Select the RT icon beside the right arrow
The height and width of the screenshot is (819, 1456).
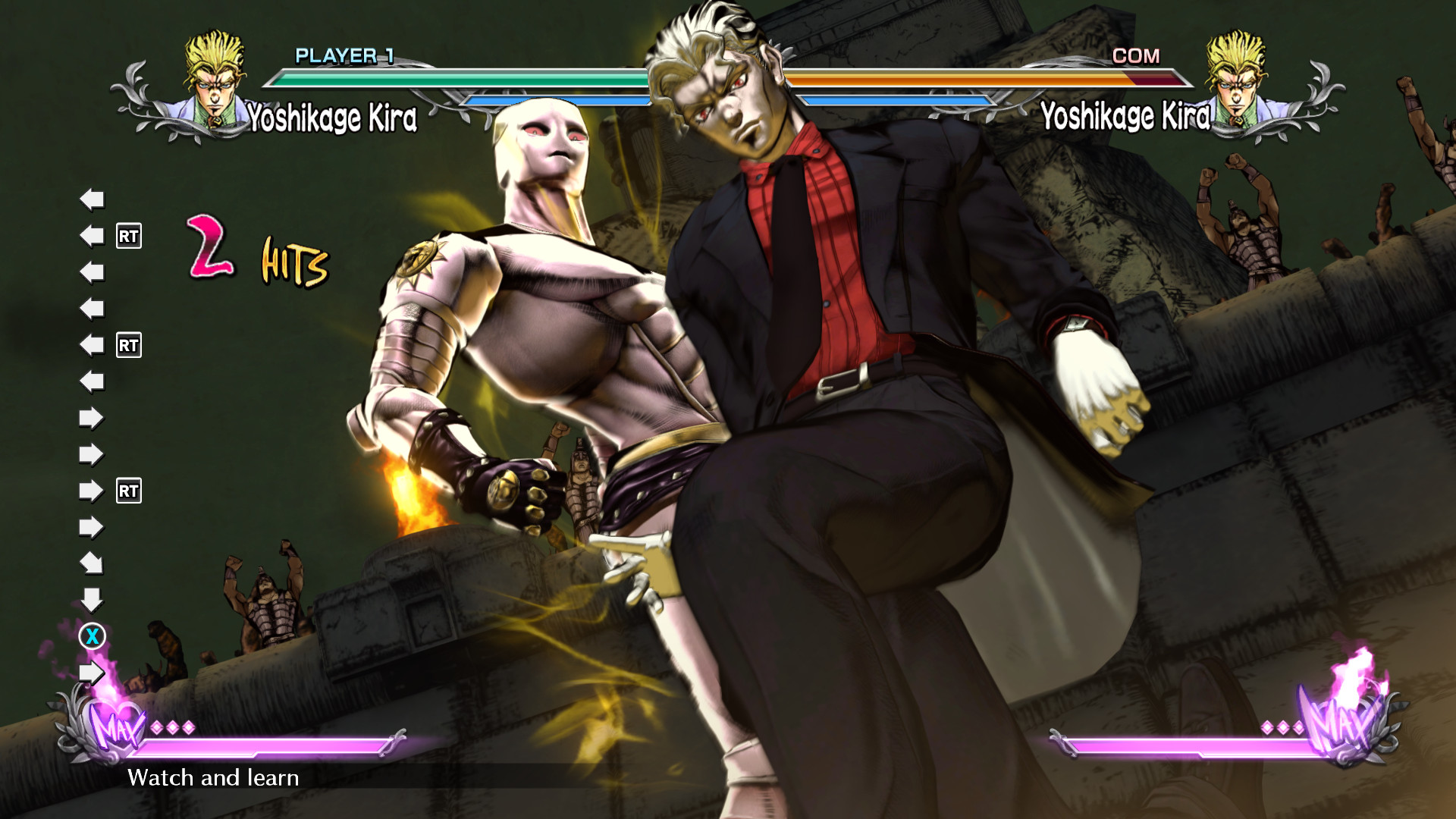[129, 491]
